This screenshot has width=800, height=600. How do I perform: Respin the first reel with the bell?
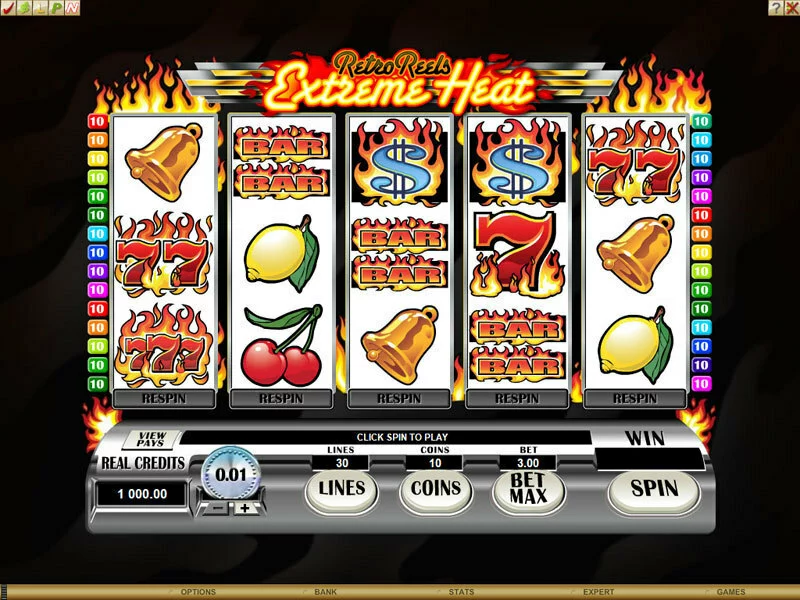point(165,398)
